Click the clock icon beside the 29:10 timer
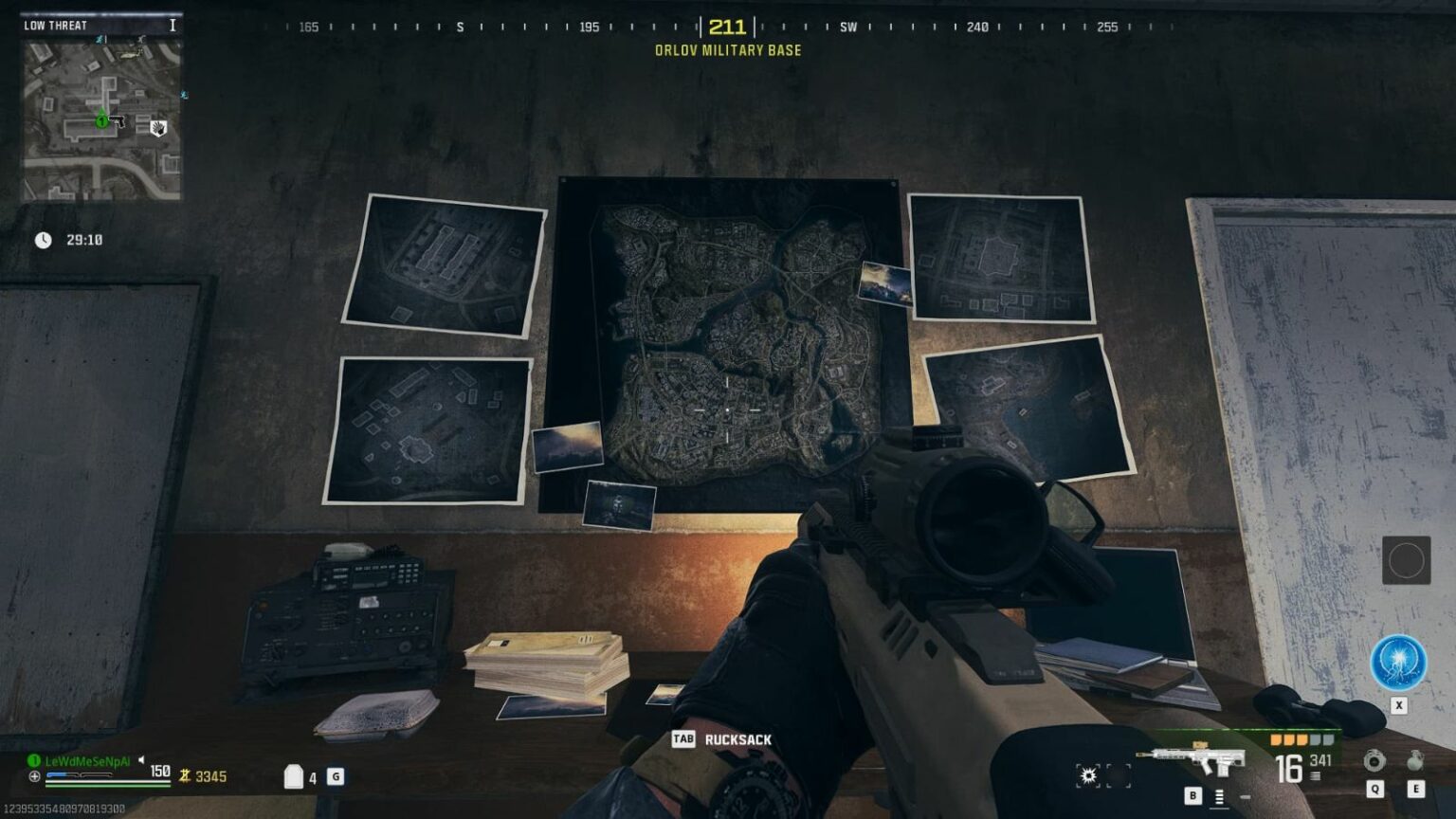 (x=43, y=240)
